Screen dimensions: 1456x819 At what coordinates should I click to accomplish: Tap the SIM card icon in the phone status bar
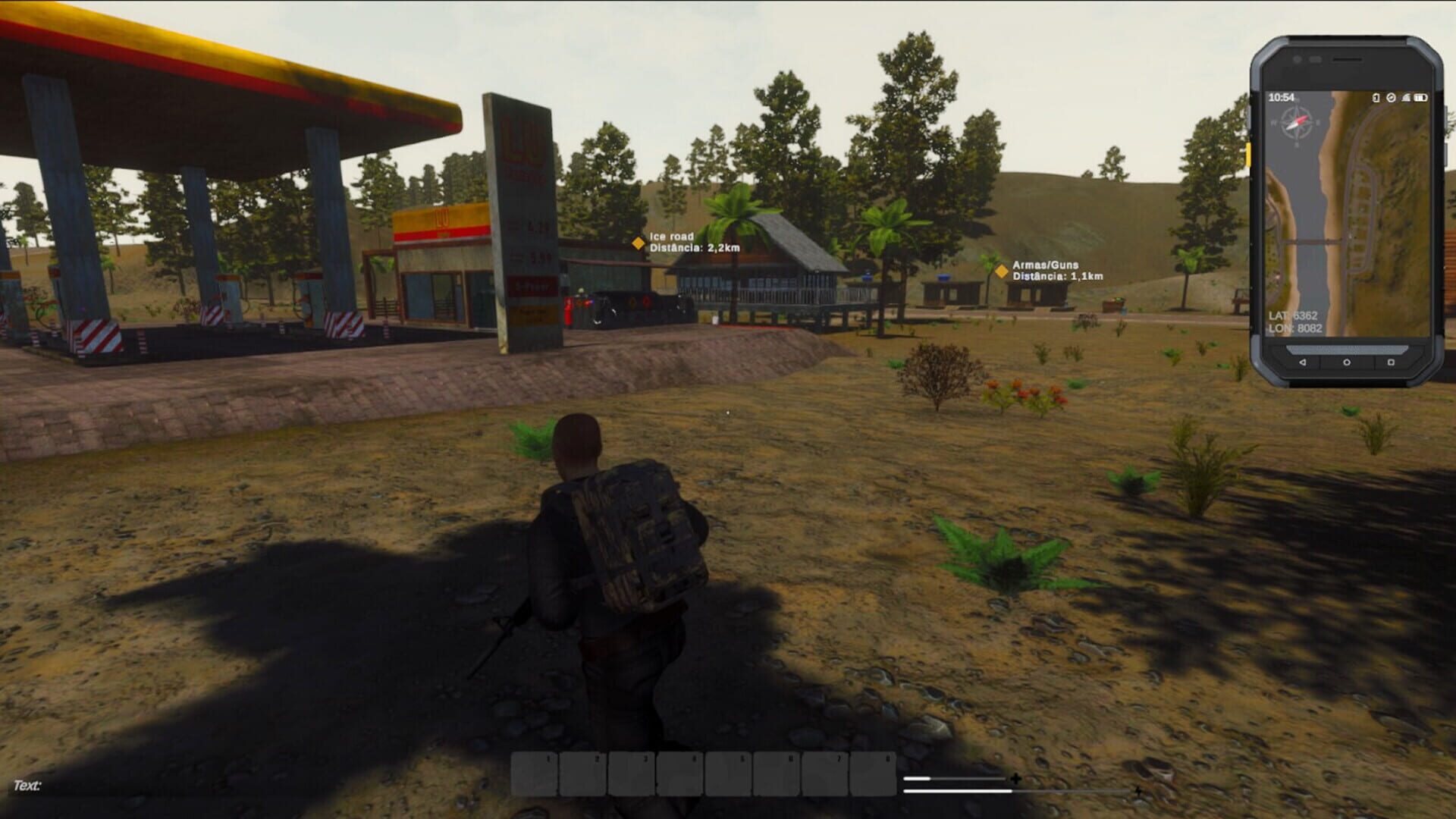coord(1375,97)
